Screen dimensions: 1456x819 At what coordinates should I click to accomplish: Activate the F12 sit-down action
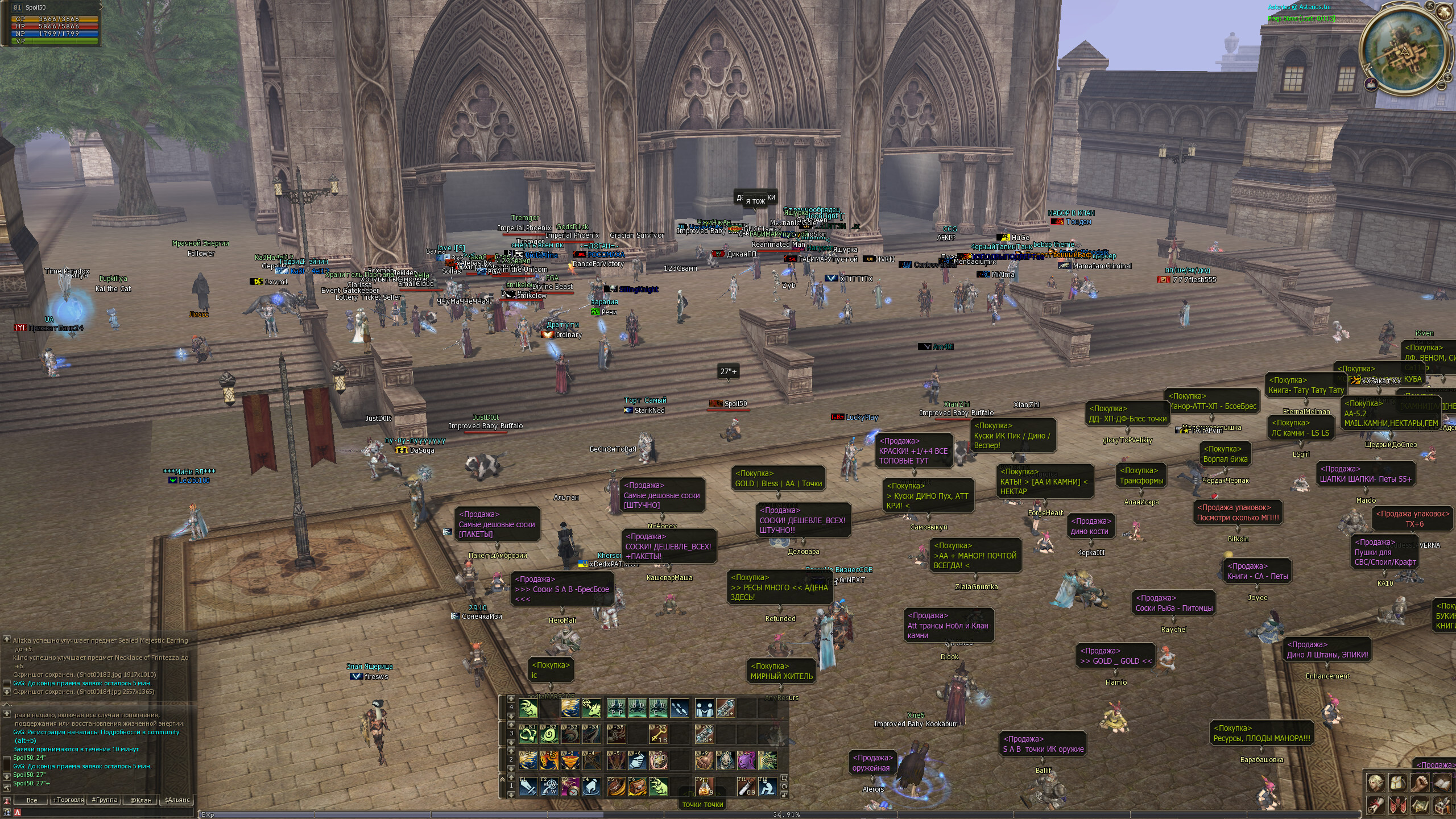[x=767, y=787]
